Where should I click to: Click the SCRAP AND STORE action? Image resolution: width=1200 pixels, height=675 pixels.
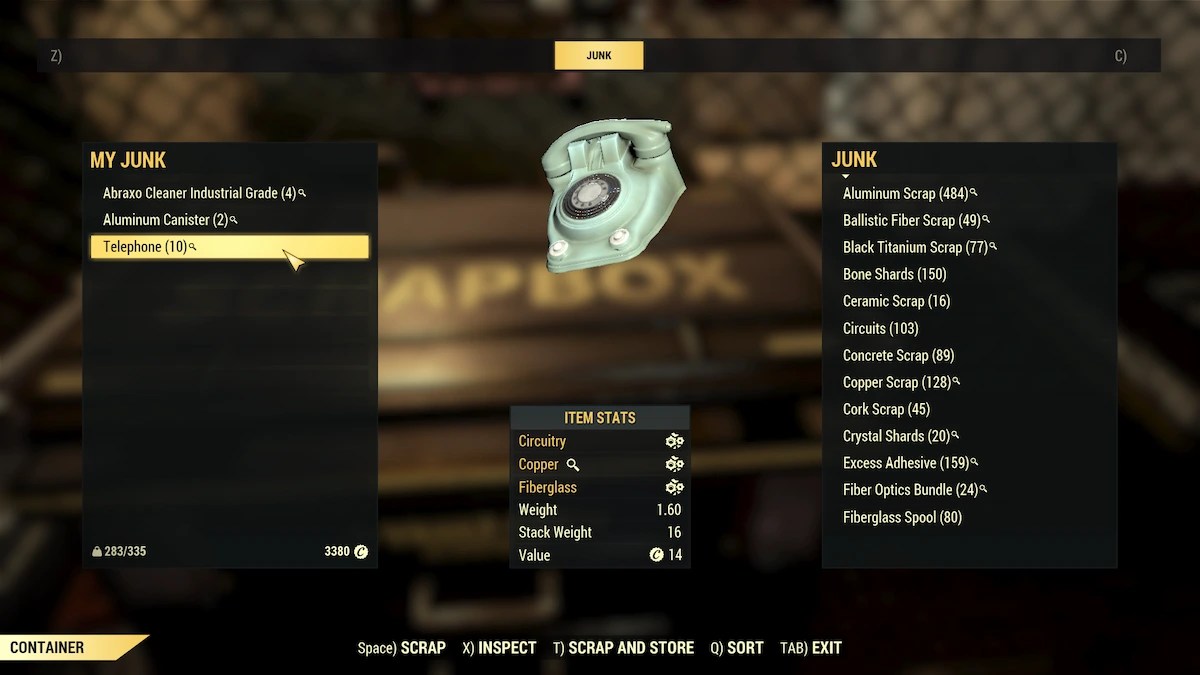pyautogui.click(x=624, y=648)
